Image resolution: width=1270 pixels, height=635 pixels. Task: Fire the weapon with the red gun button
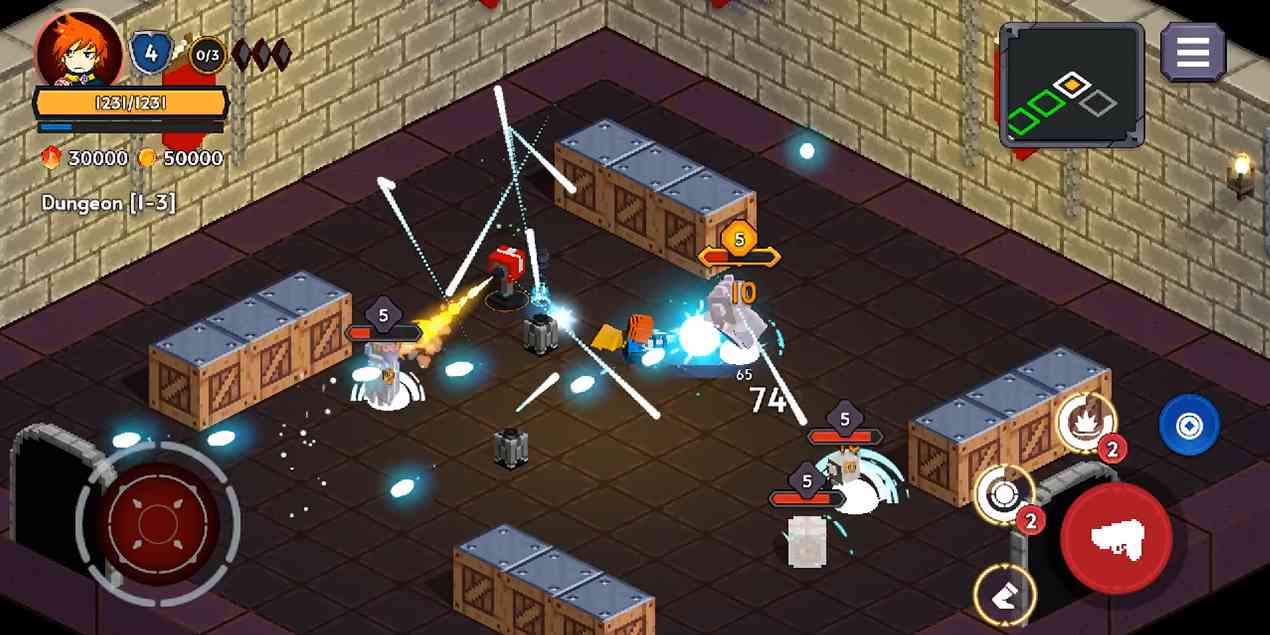point(1117,538)
